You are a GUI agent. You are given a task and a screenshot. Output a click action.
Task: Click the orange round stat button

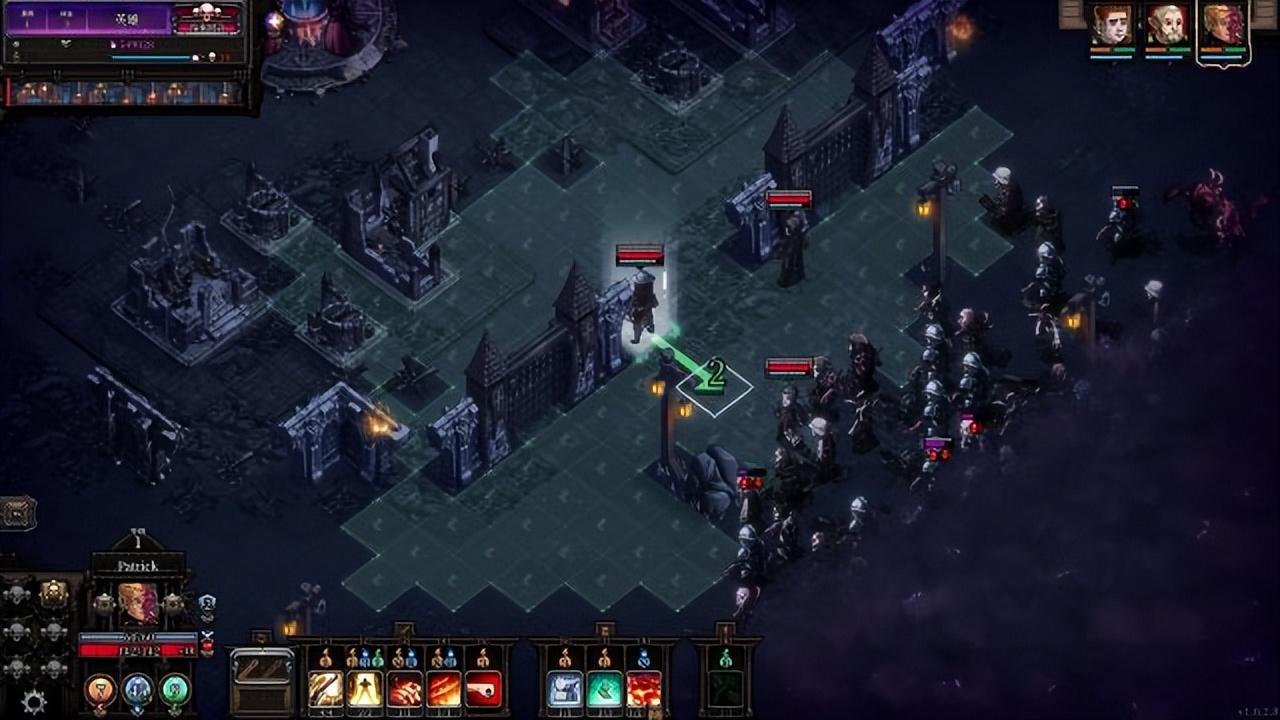coord(100,688)
